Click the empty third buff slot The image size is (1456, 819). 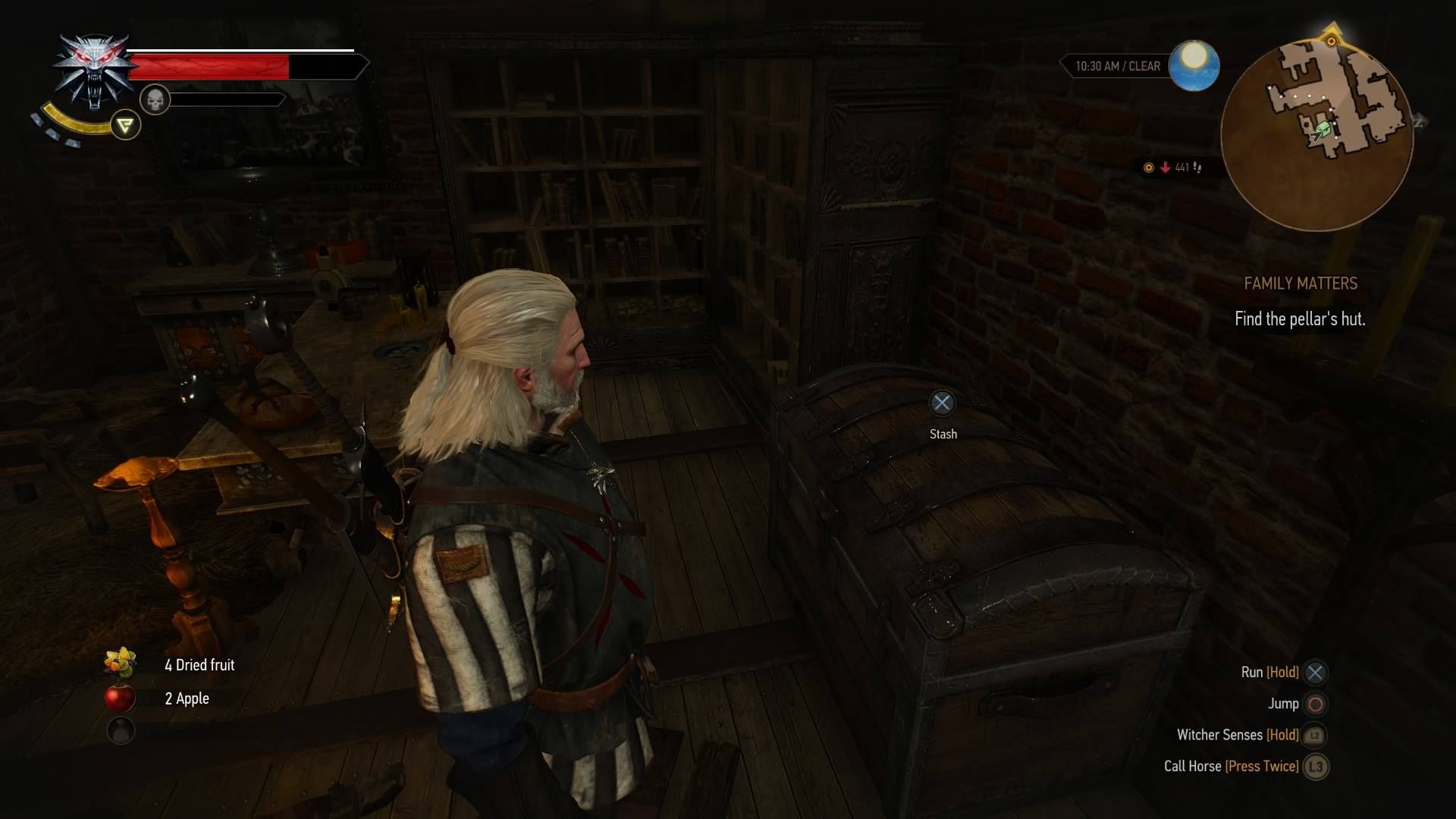point(121,730)
